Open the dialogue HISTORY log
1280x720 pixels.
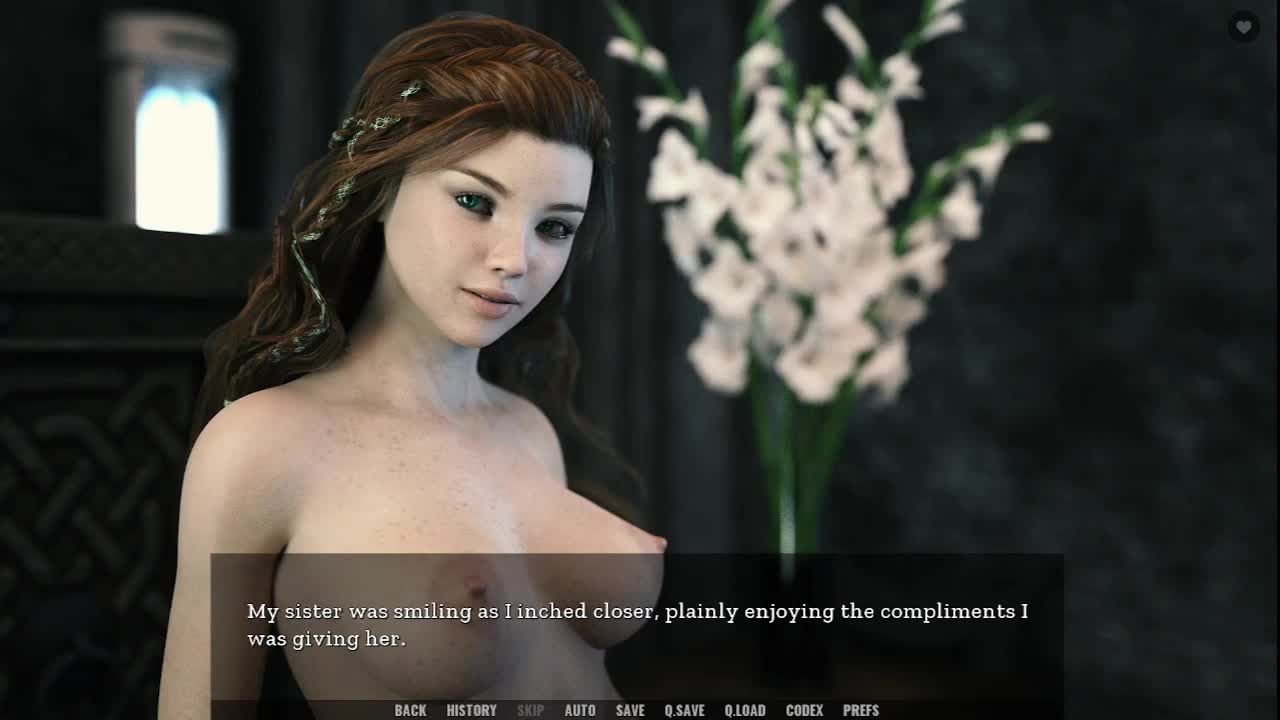[471, 710]
